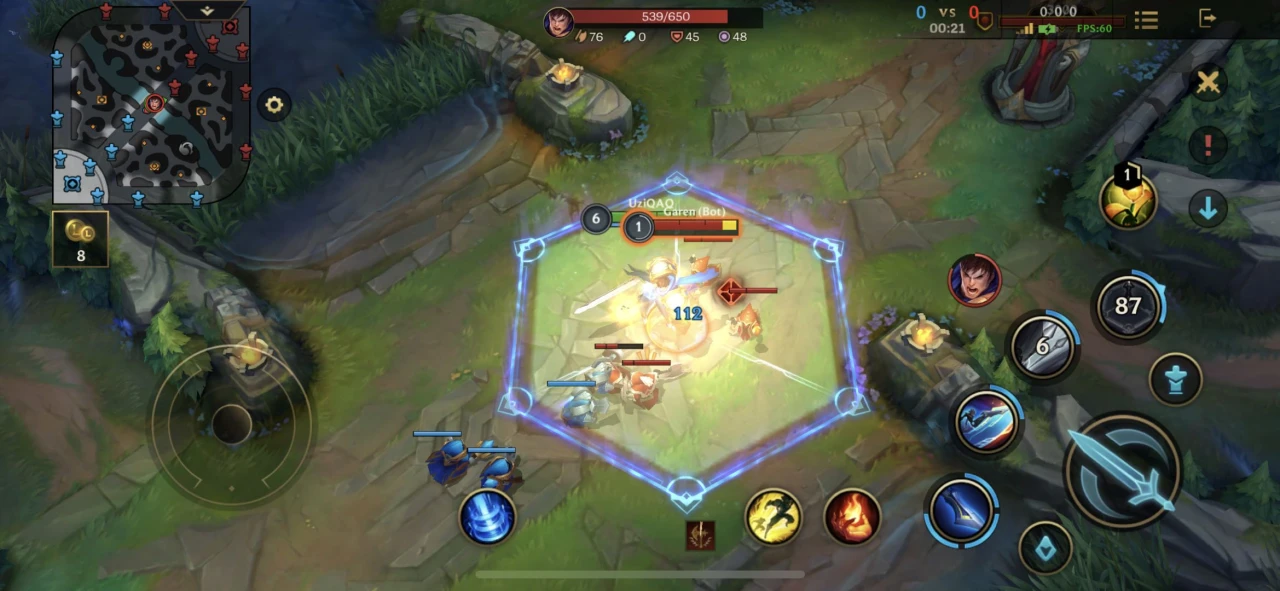Tap the large sword basic attack button
Viewport: 1280px width, 591px height.
[1122, 470]
